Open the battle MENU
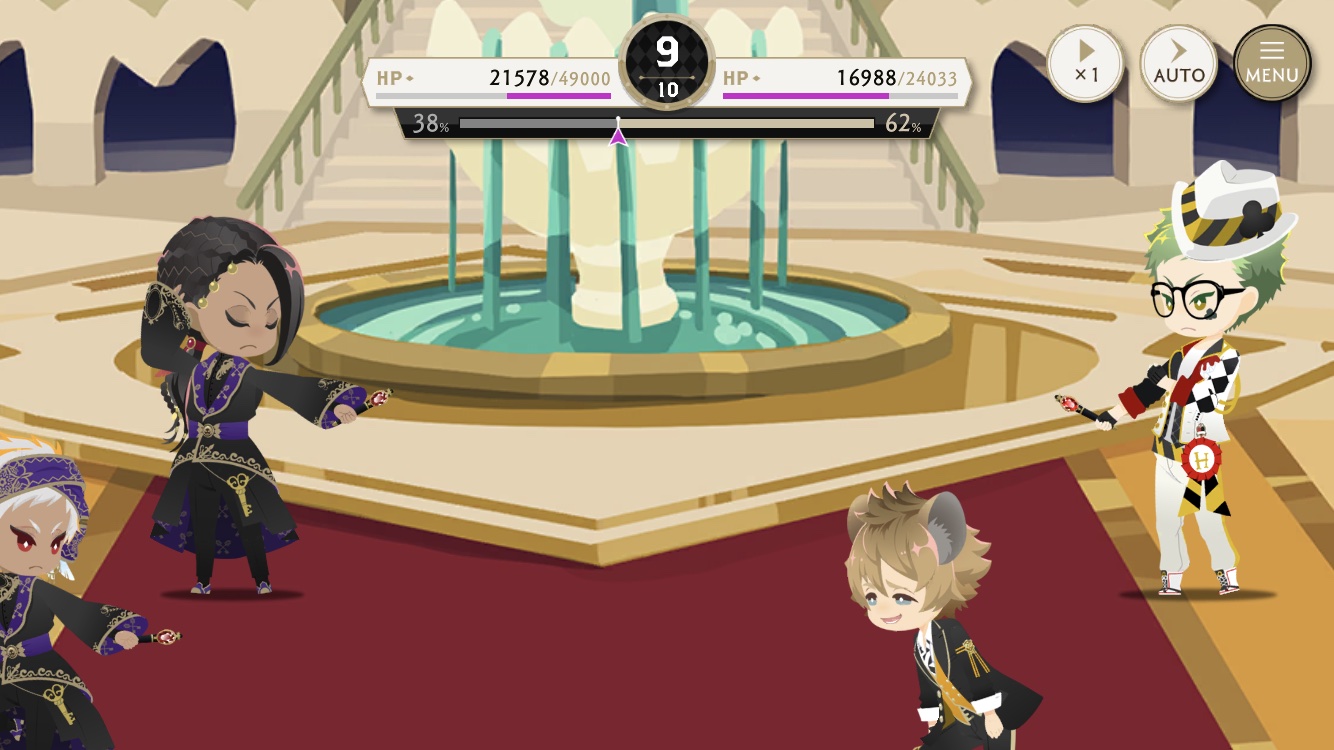 point(1271,62)
